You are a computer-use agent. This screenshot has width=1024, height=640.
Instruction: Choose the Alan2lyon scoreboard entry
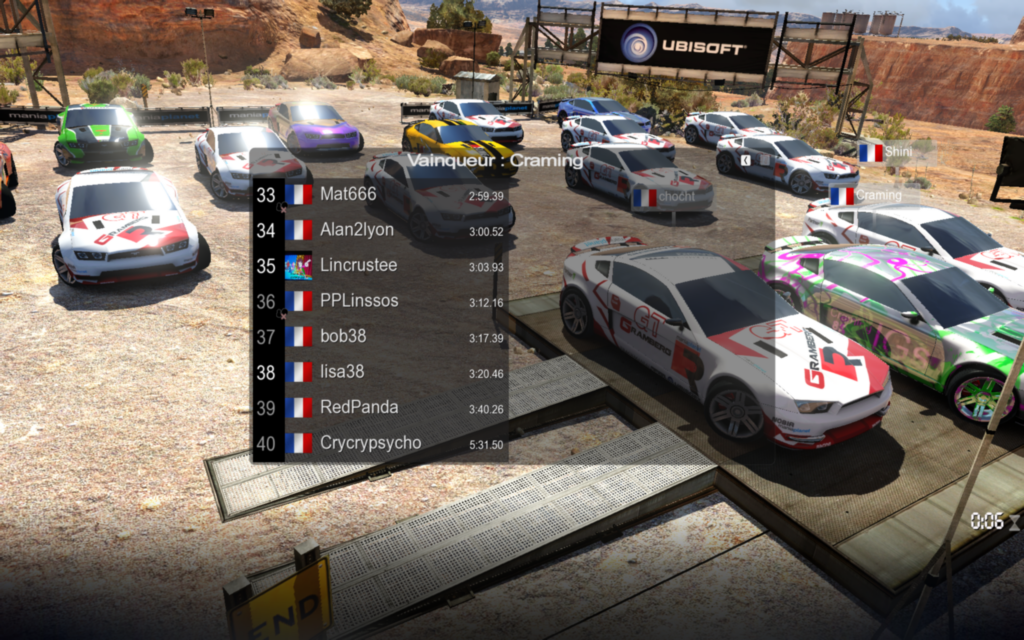pyautogui.click(x=380, y=230)
